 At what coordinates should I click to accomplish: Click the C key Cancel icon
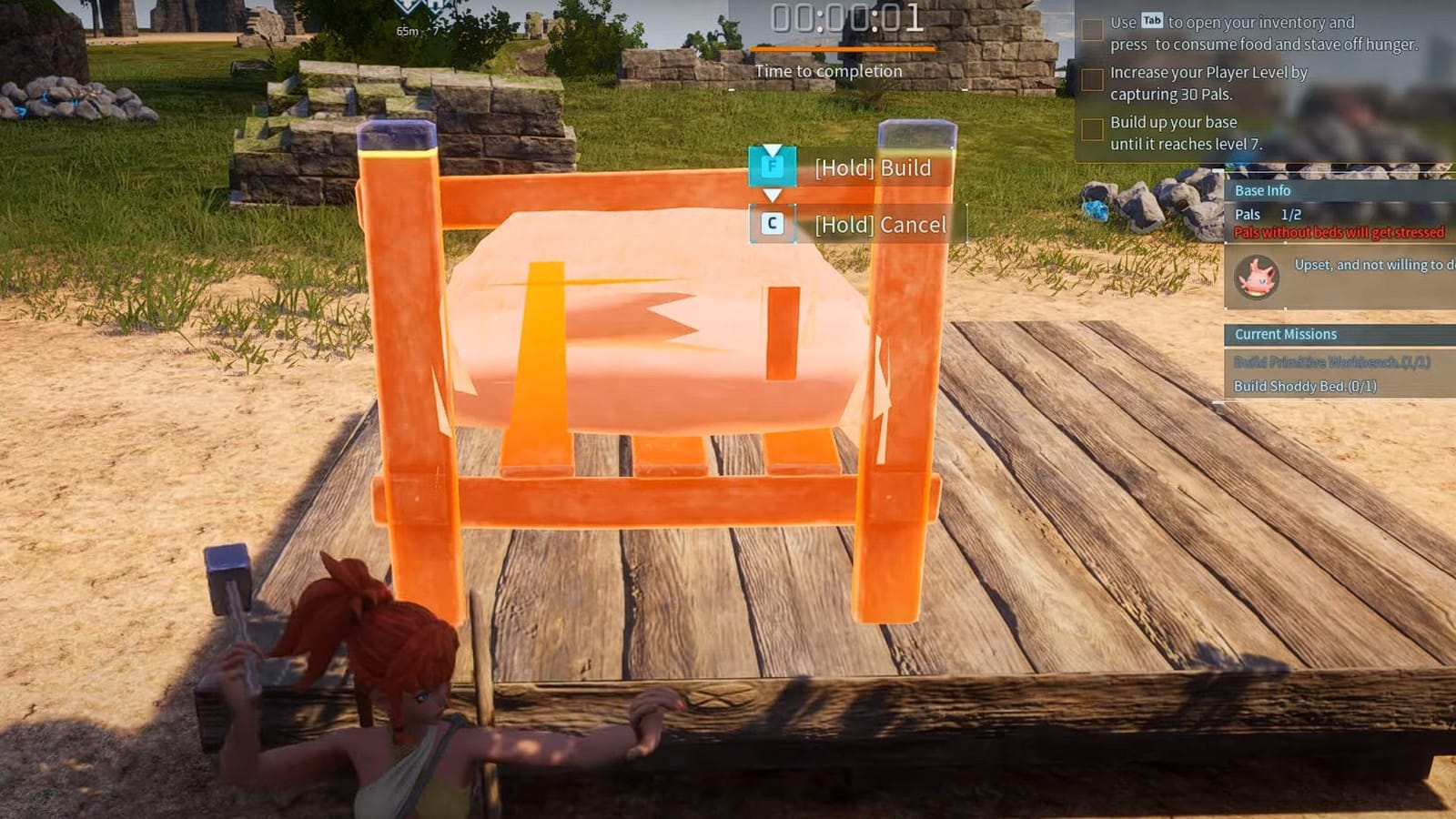tap(773, 224)
